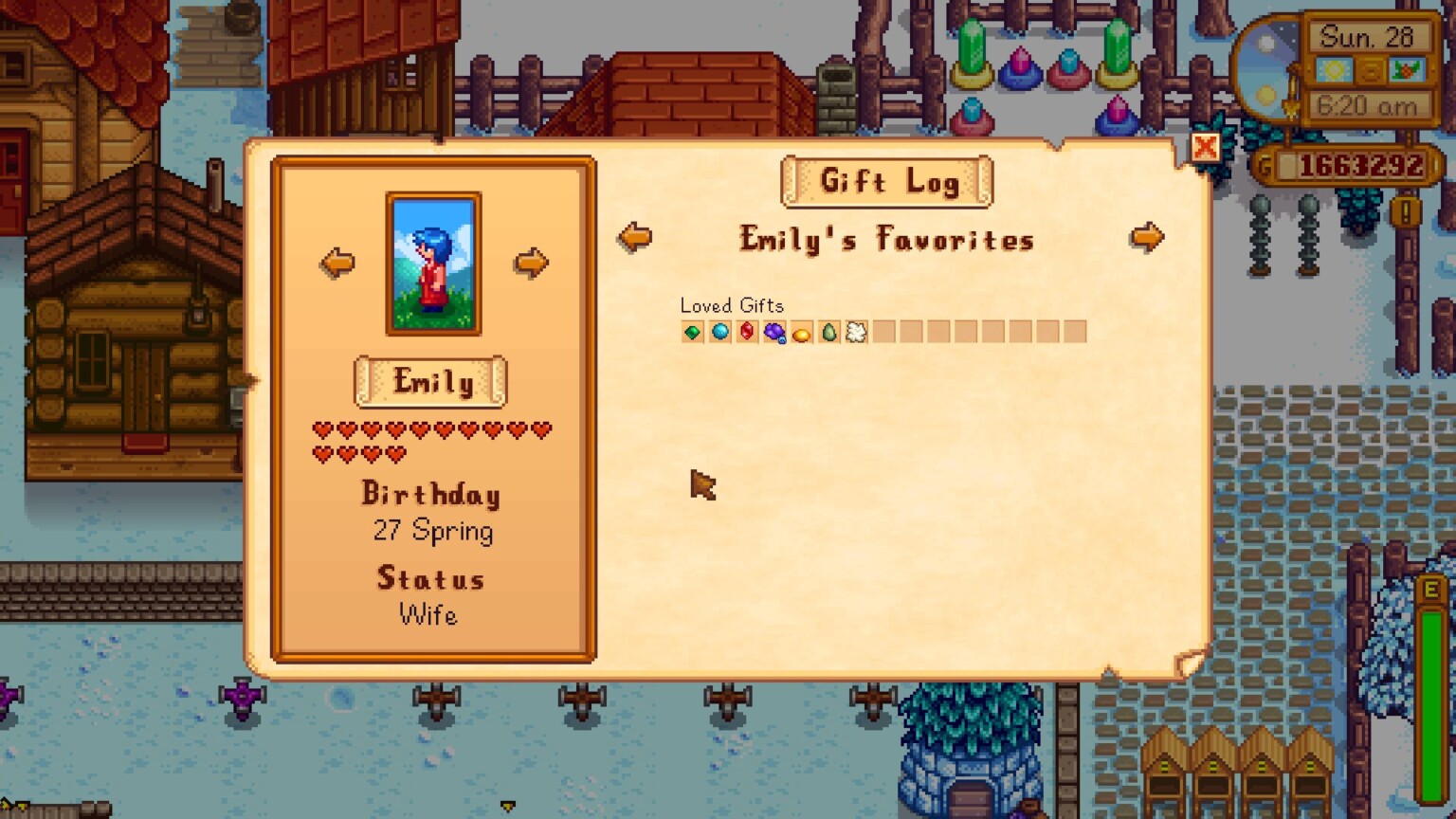Click the Amethyst gift icon

774,332
